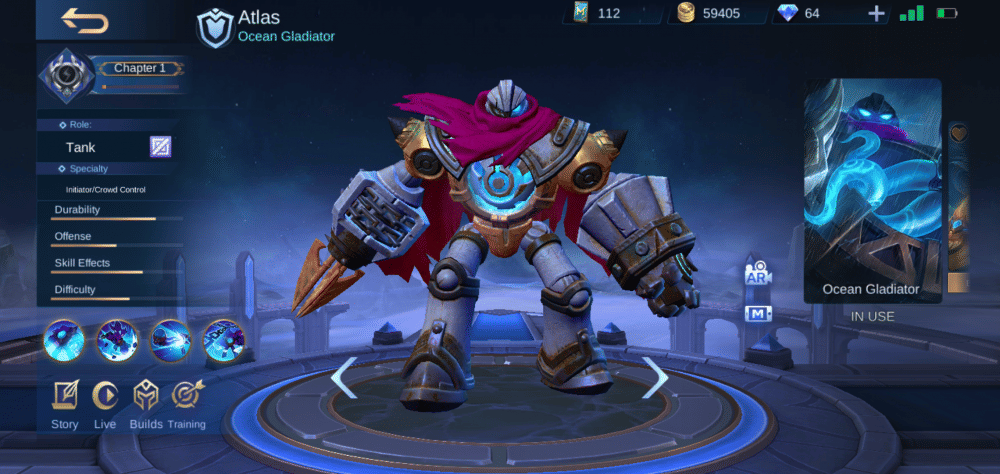Open Atlas's Story page
Viewport: 1000px width, 474px height.
65,404
